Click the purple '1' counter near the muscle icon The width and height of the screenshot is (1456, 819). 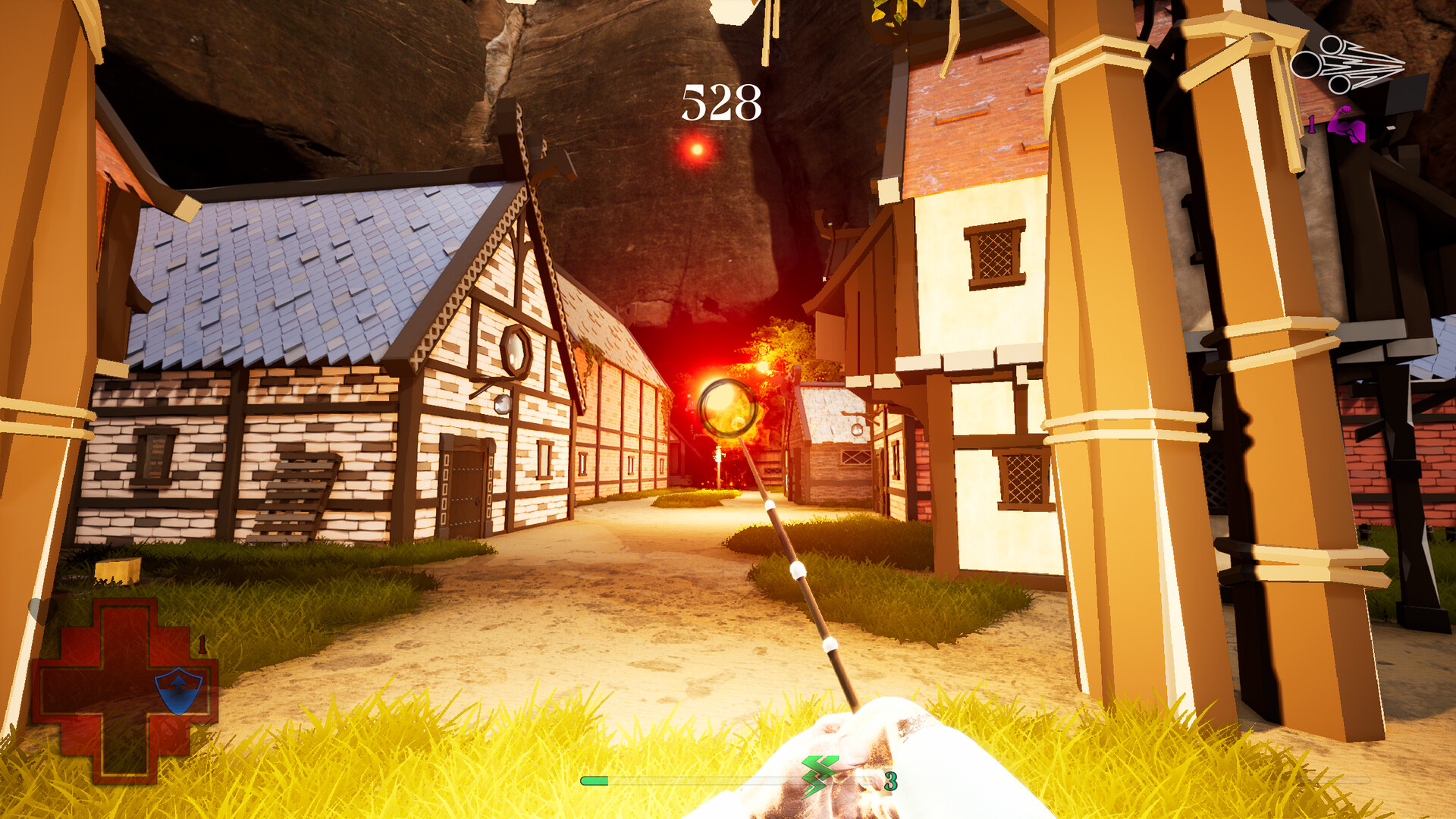click(x=1312, y=124)
